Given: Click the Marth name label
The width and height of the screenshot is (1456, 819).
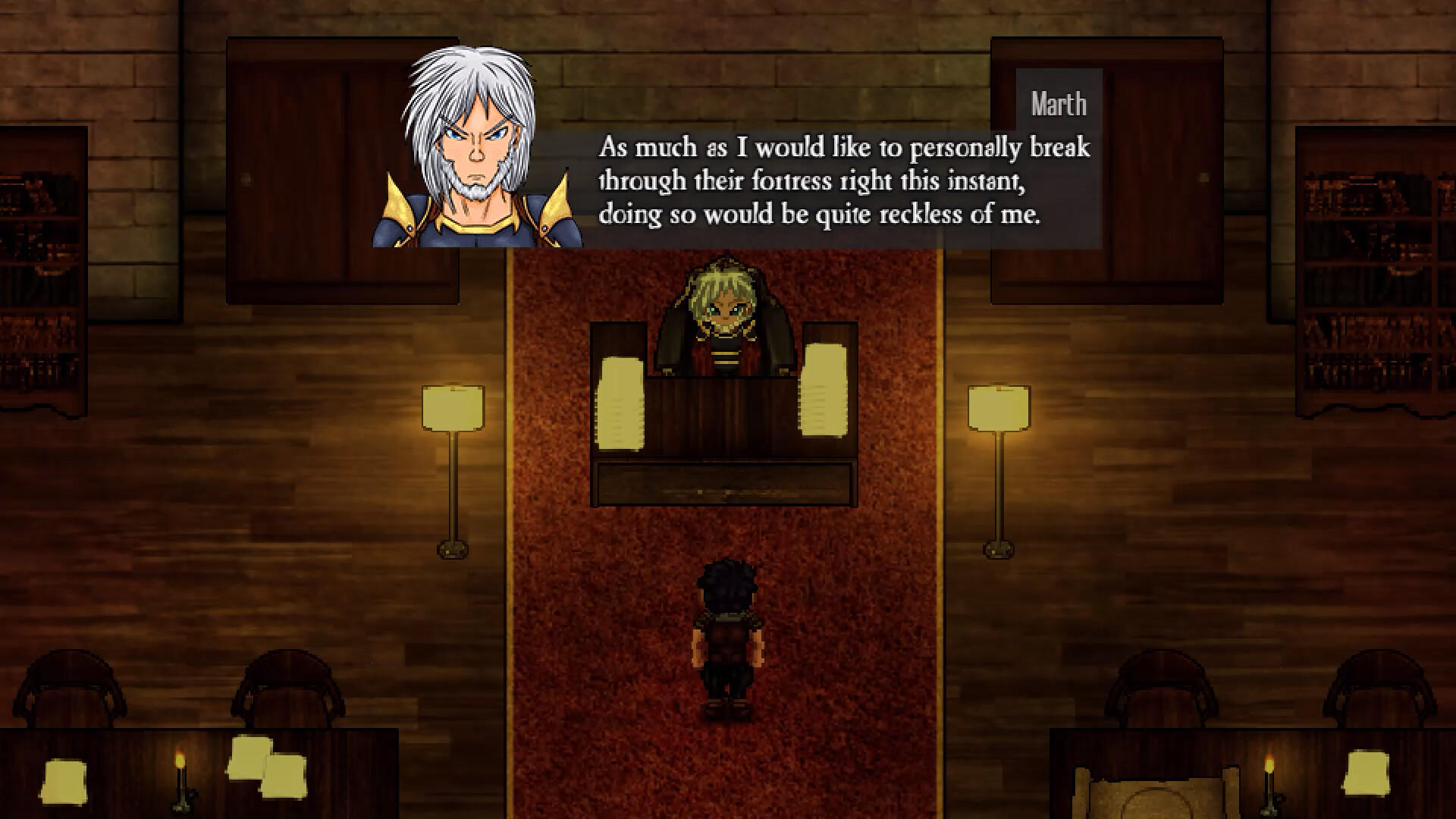Looking at the screenshot, I should point(1059,103).
